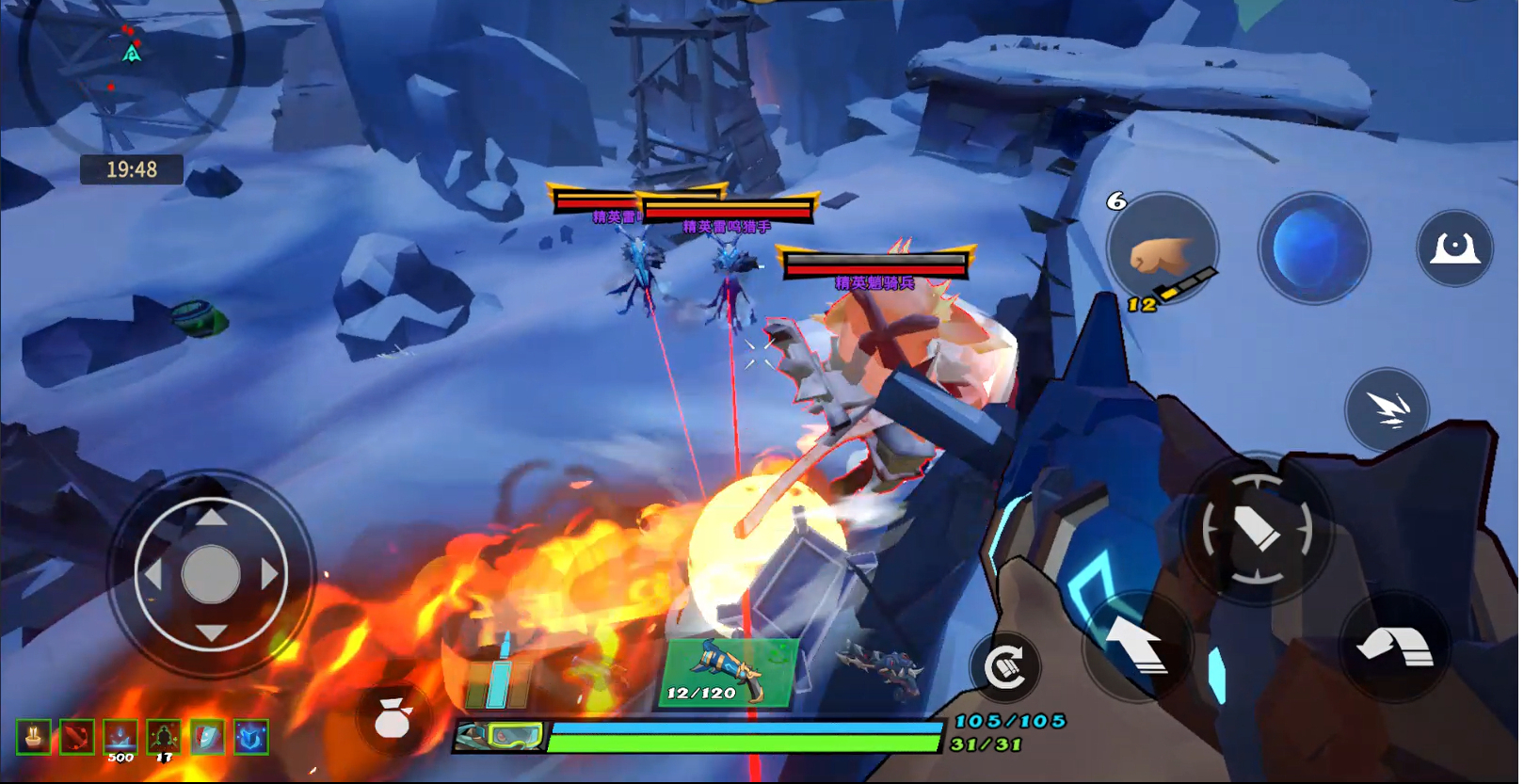
Task: Tap the hero portrait with goggles
Action: 500,736
